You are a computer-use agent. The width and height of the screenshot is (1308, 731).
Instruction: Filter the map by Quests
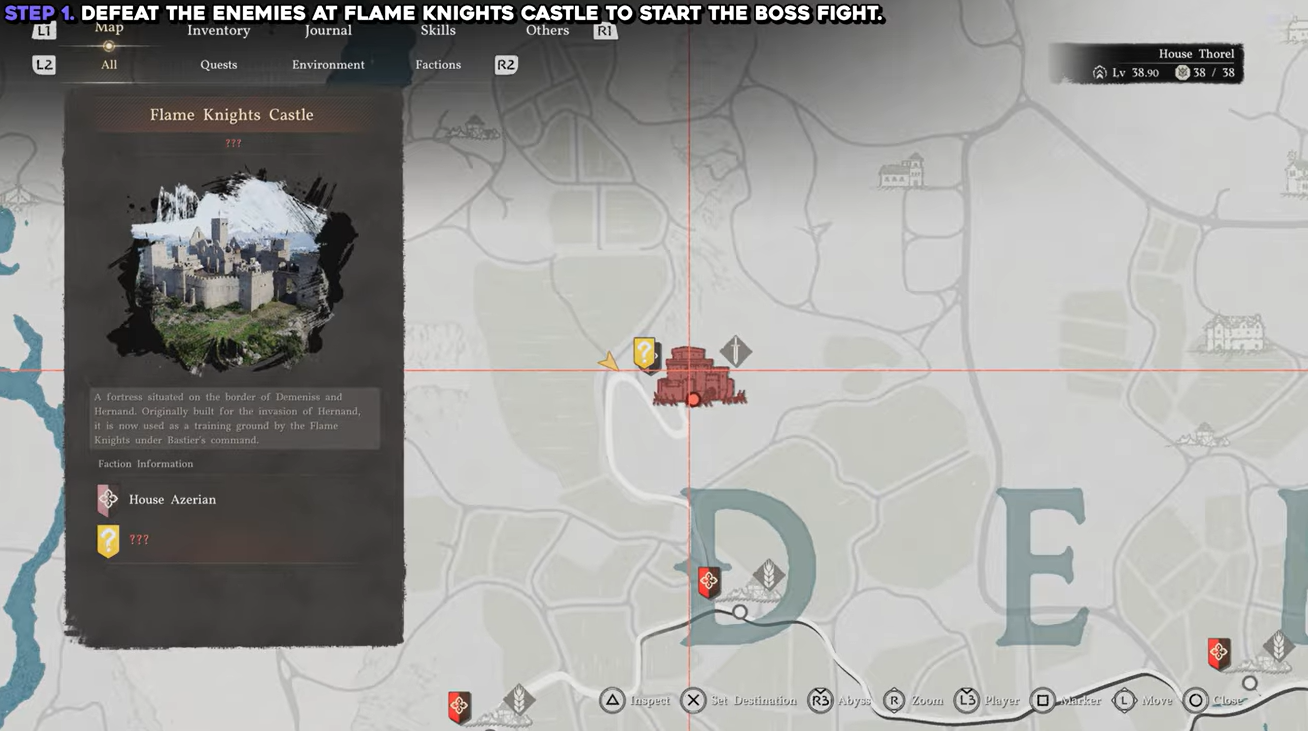[218, 65]
